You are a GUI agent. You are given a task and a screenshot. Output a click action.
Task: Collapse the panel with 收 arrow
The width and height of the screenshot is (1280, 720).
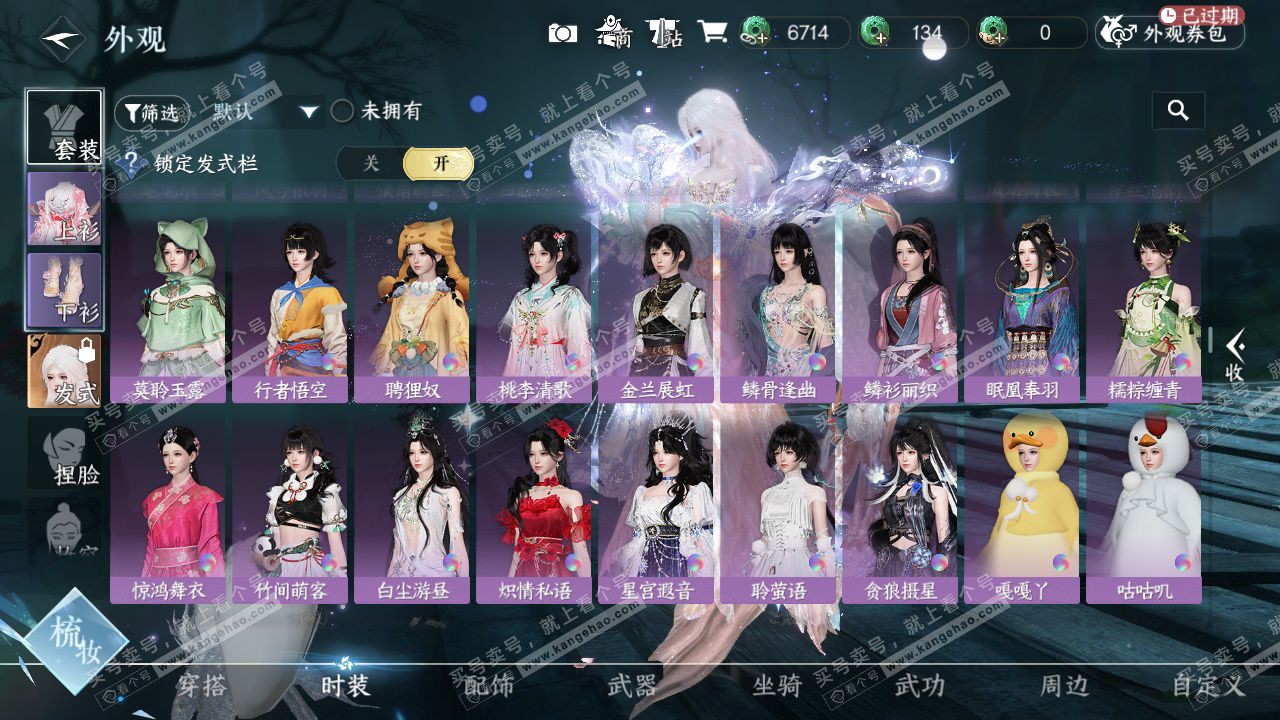[x=1235, y=355]
